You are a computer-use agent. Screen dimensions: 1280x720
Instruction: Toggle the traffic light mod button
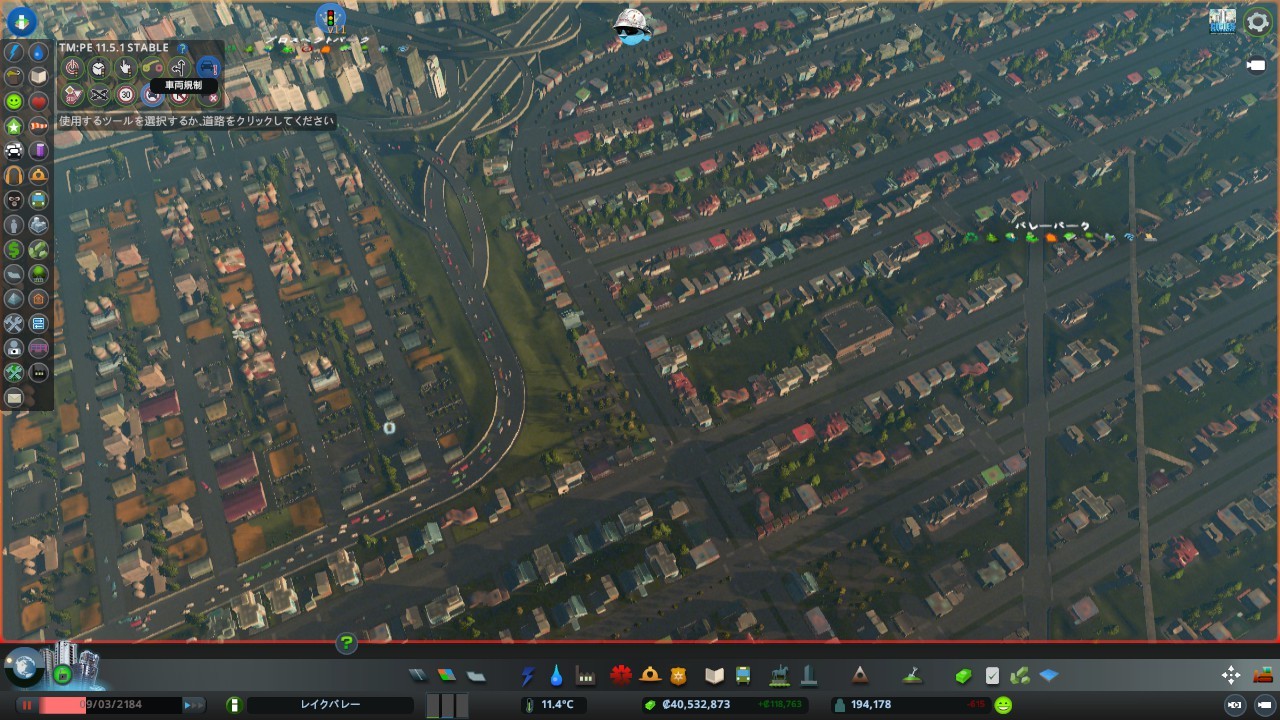(330, 17)
